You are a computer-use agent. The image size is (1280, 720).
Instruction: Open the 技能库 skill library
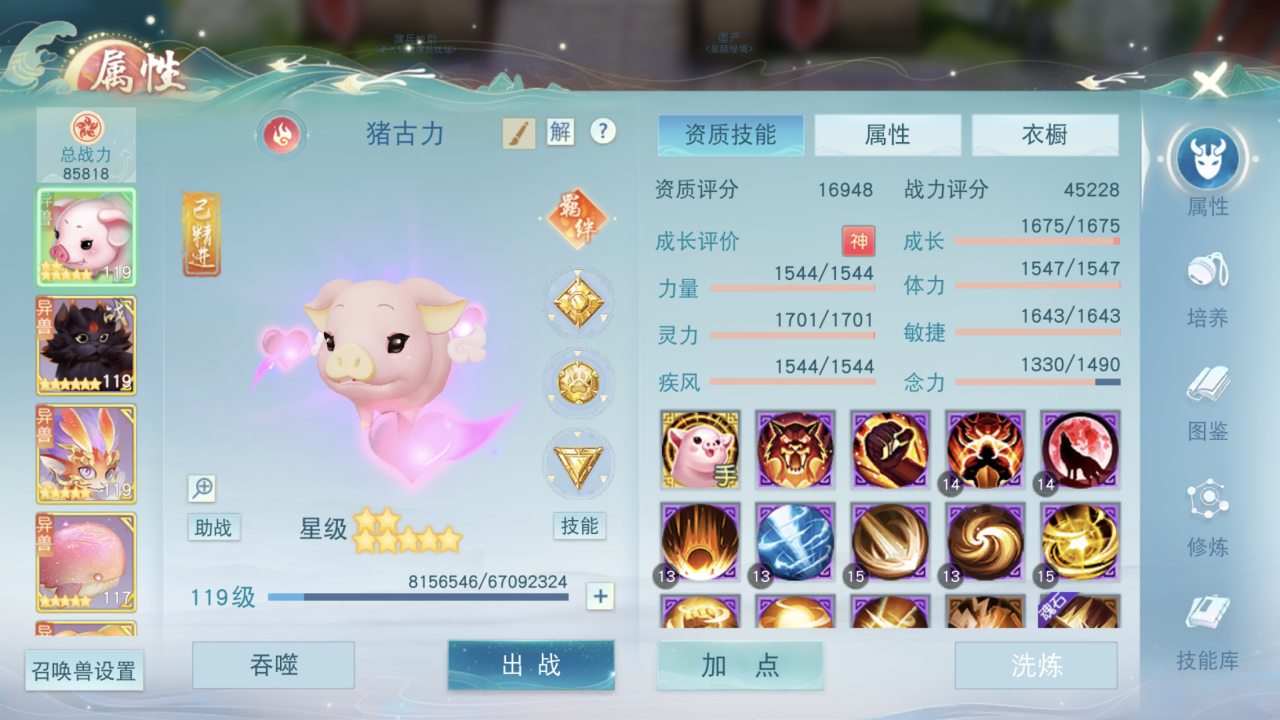(1207, 632)
